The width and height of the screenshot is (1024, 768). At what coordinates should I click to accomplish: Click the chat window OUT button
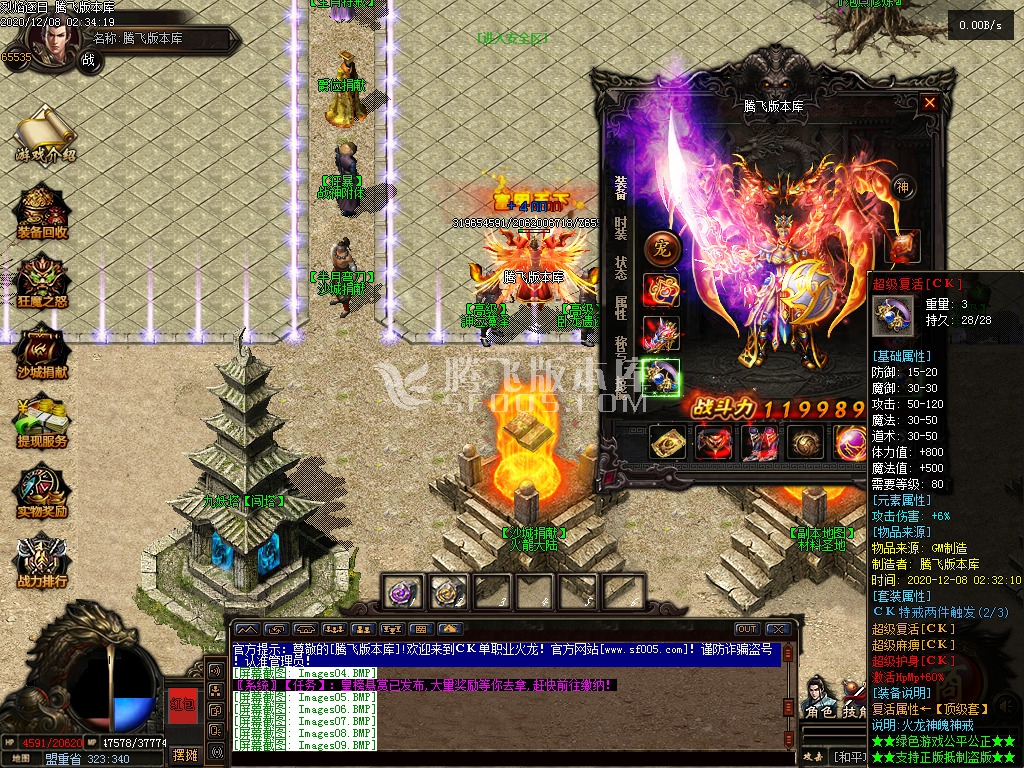[x=746, y=629]
